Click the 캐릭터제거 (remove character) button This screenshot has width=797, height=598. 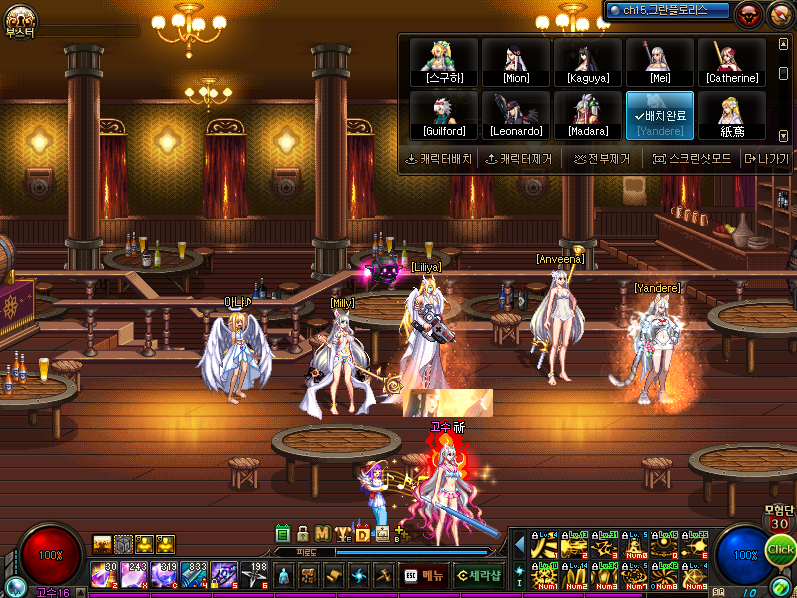coord(518,159)
